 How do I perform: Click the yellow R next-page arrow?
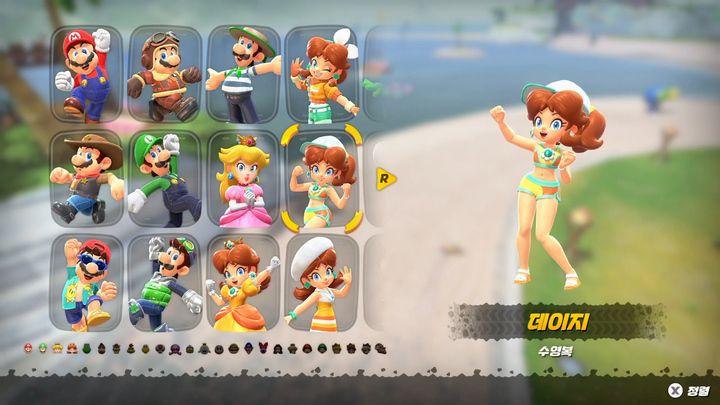click(x=385, y=179)
